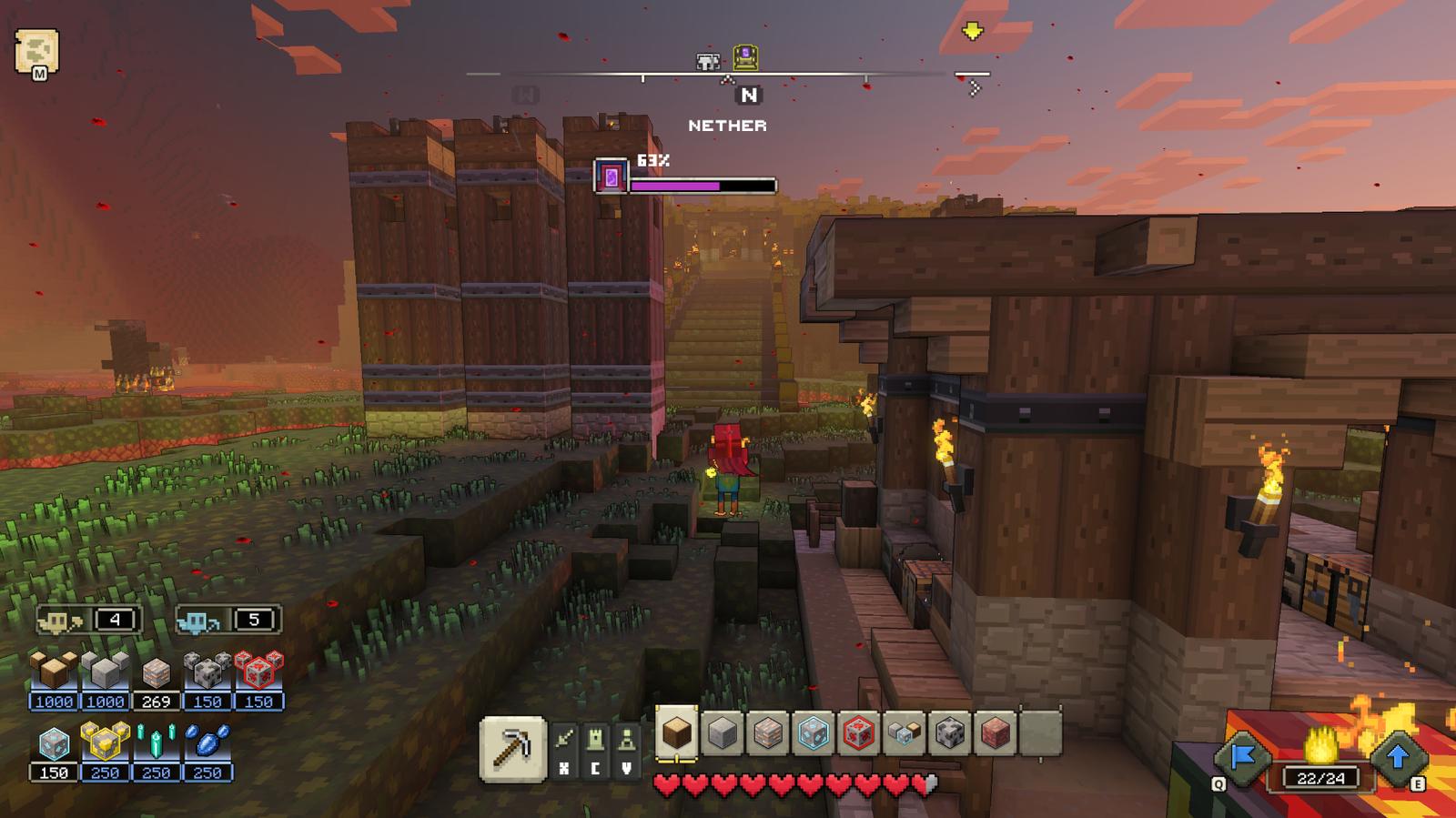This screenshot has width=1456, height=818.
Task: Switch to the tower build category
Action: (x=596, y=740)
